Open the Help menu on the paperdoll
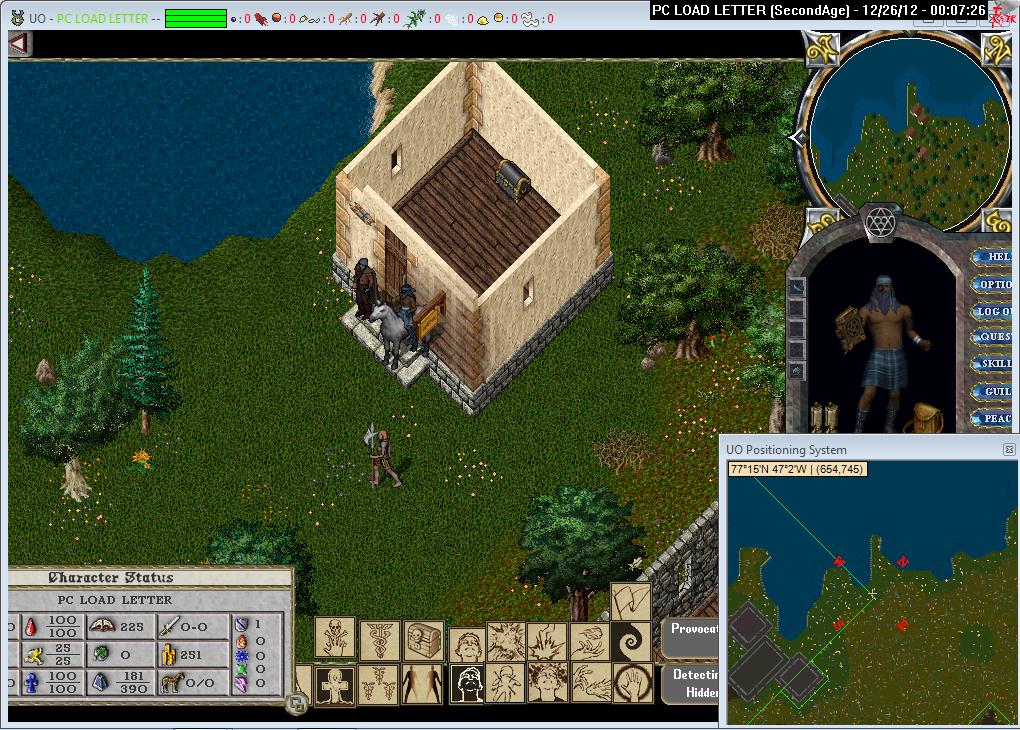 pyautogui.click(x=995, y=257)
